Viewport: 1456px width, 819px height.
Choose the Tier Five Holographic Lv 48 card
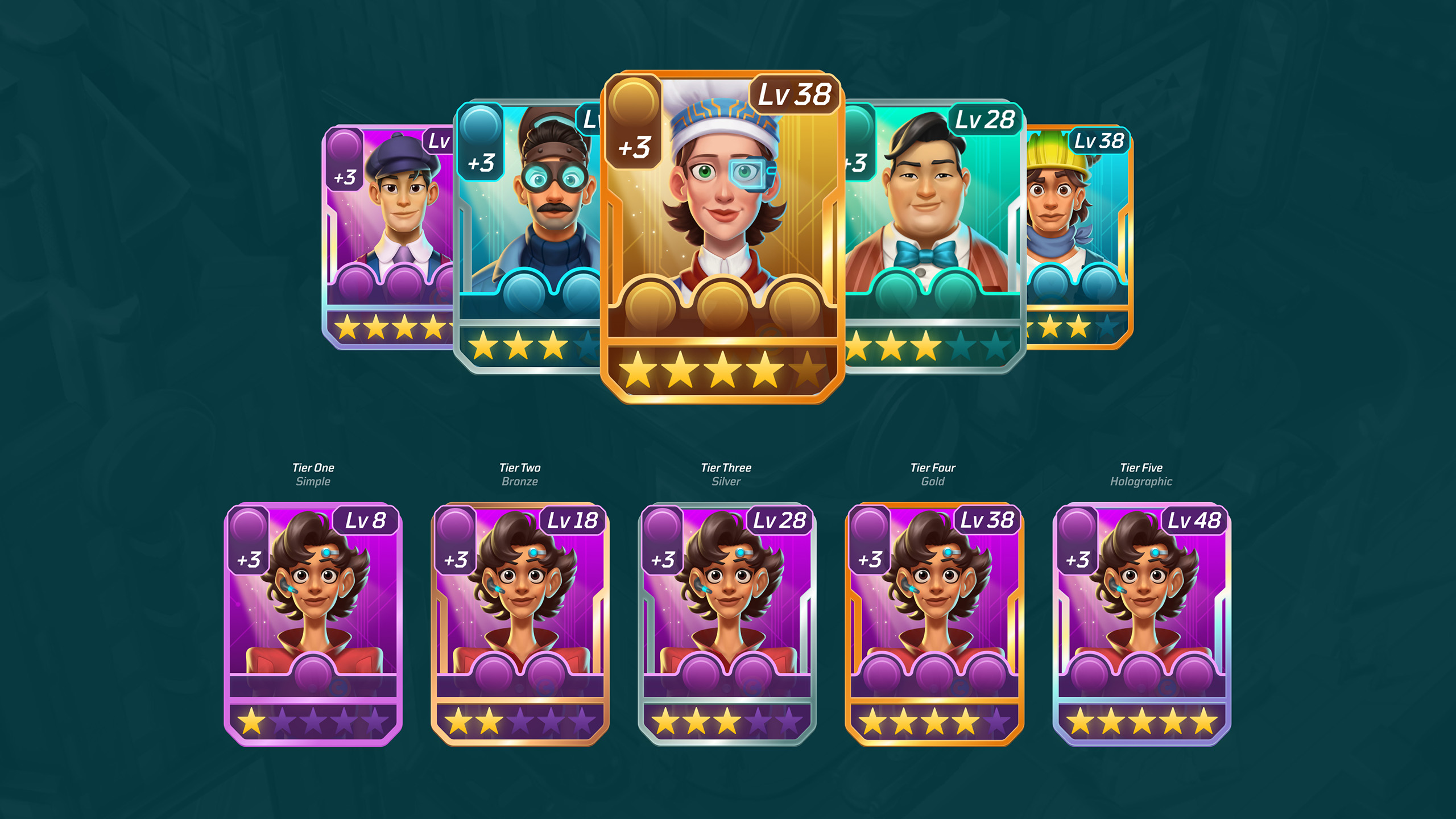1141,624
